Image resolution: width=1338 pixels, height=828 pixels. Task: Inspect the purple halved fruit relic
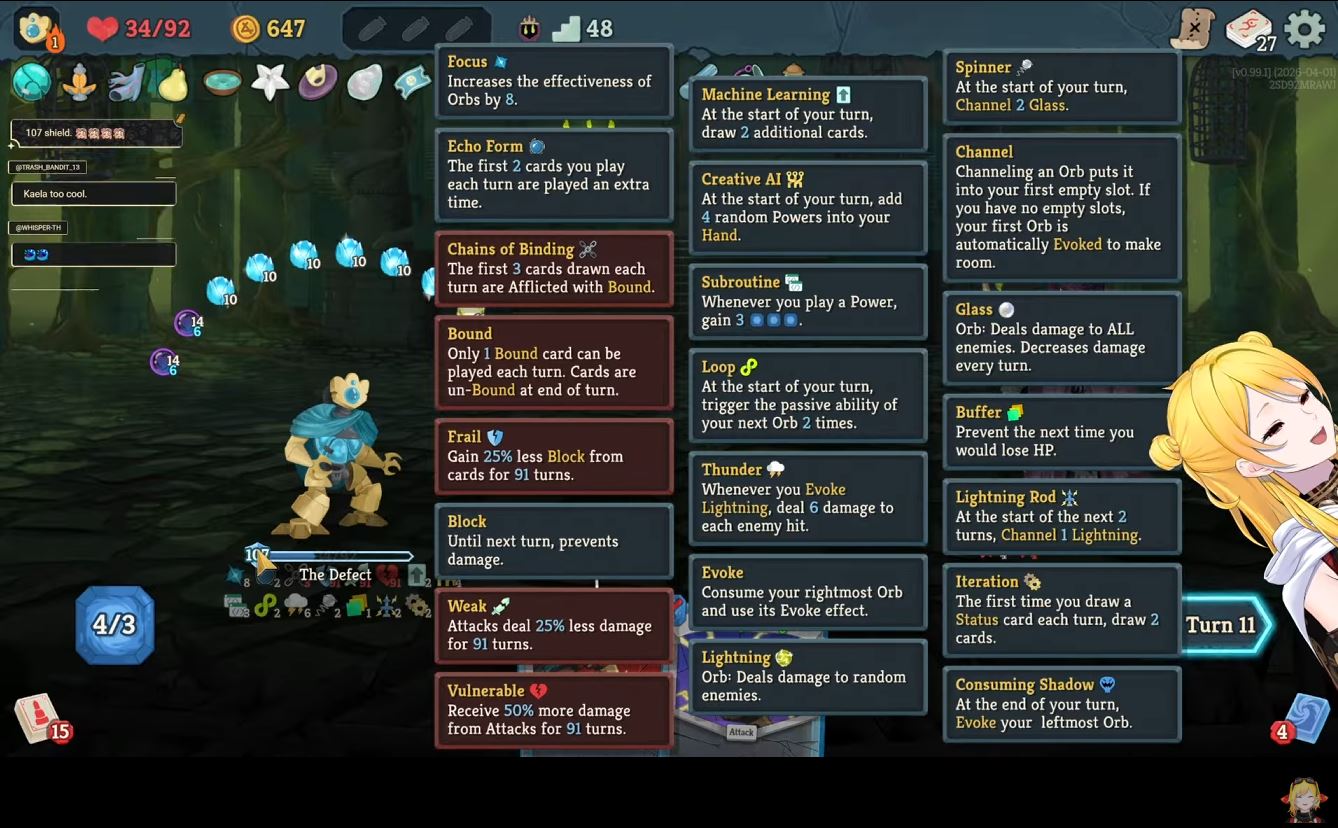tap(318, 82)
